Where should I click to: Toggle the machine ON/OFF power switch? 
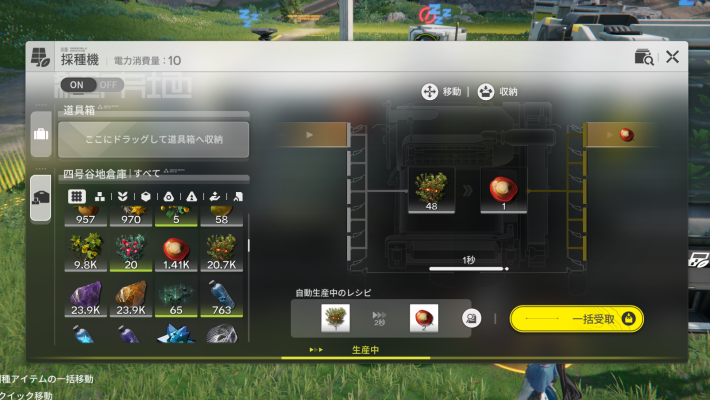(x=92, y=85)
